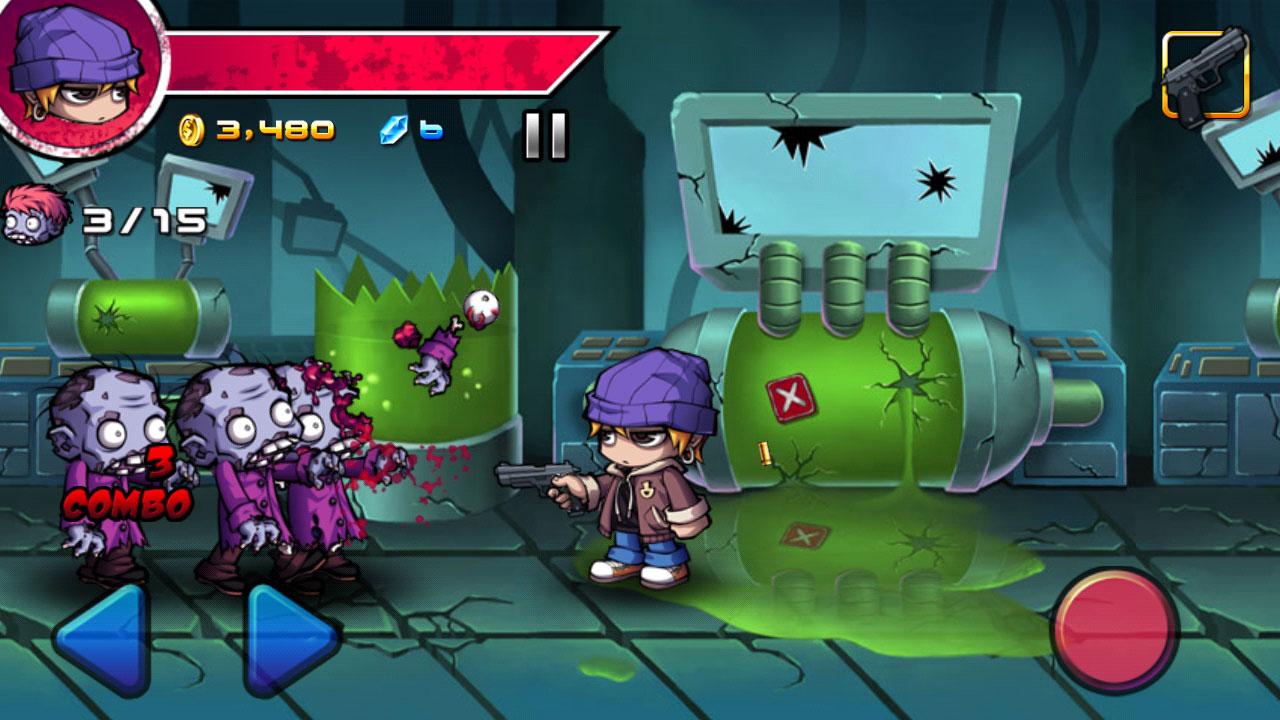Pause the game
This screenshot has height=720, width=1280.
545,135
